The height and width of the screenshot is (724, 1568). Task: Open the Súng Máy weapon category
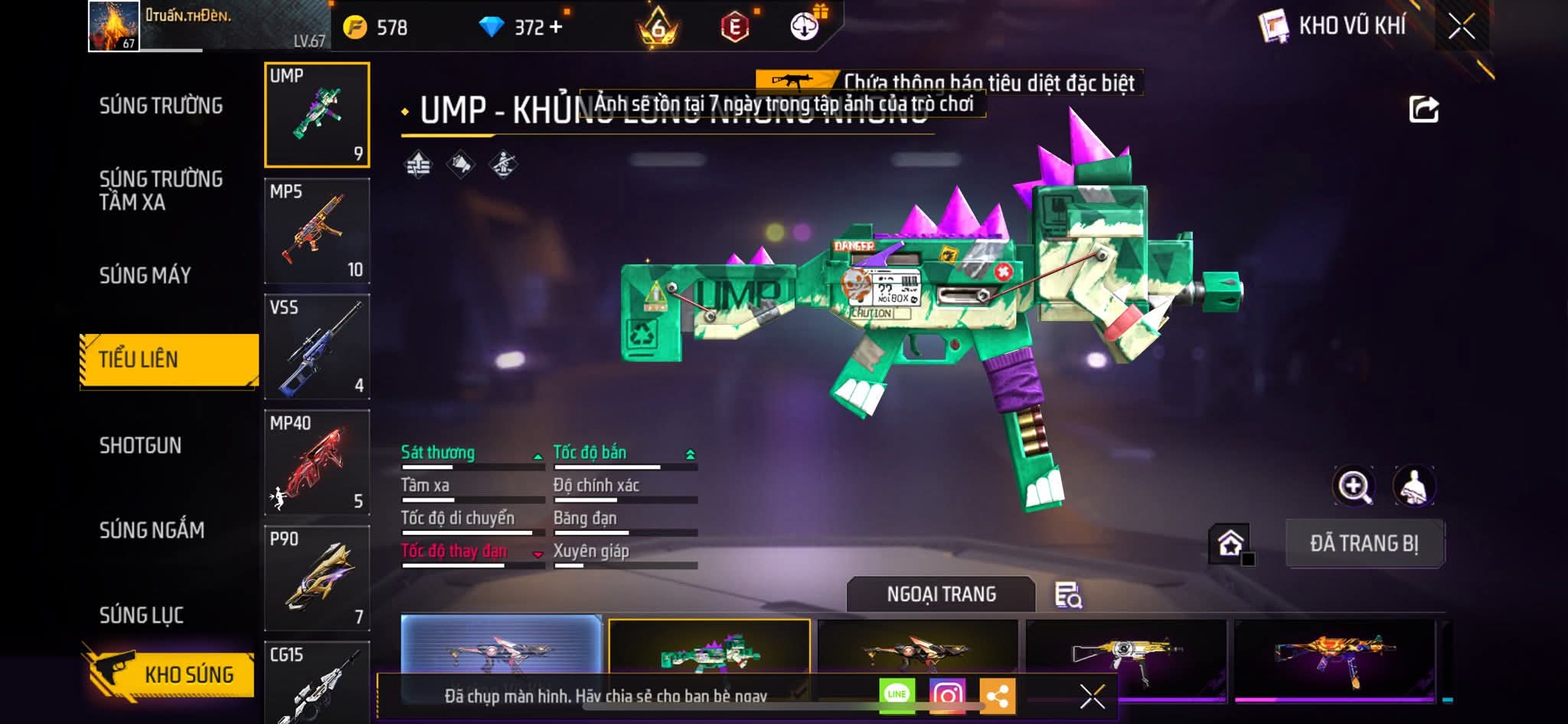145,275
